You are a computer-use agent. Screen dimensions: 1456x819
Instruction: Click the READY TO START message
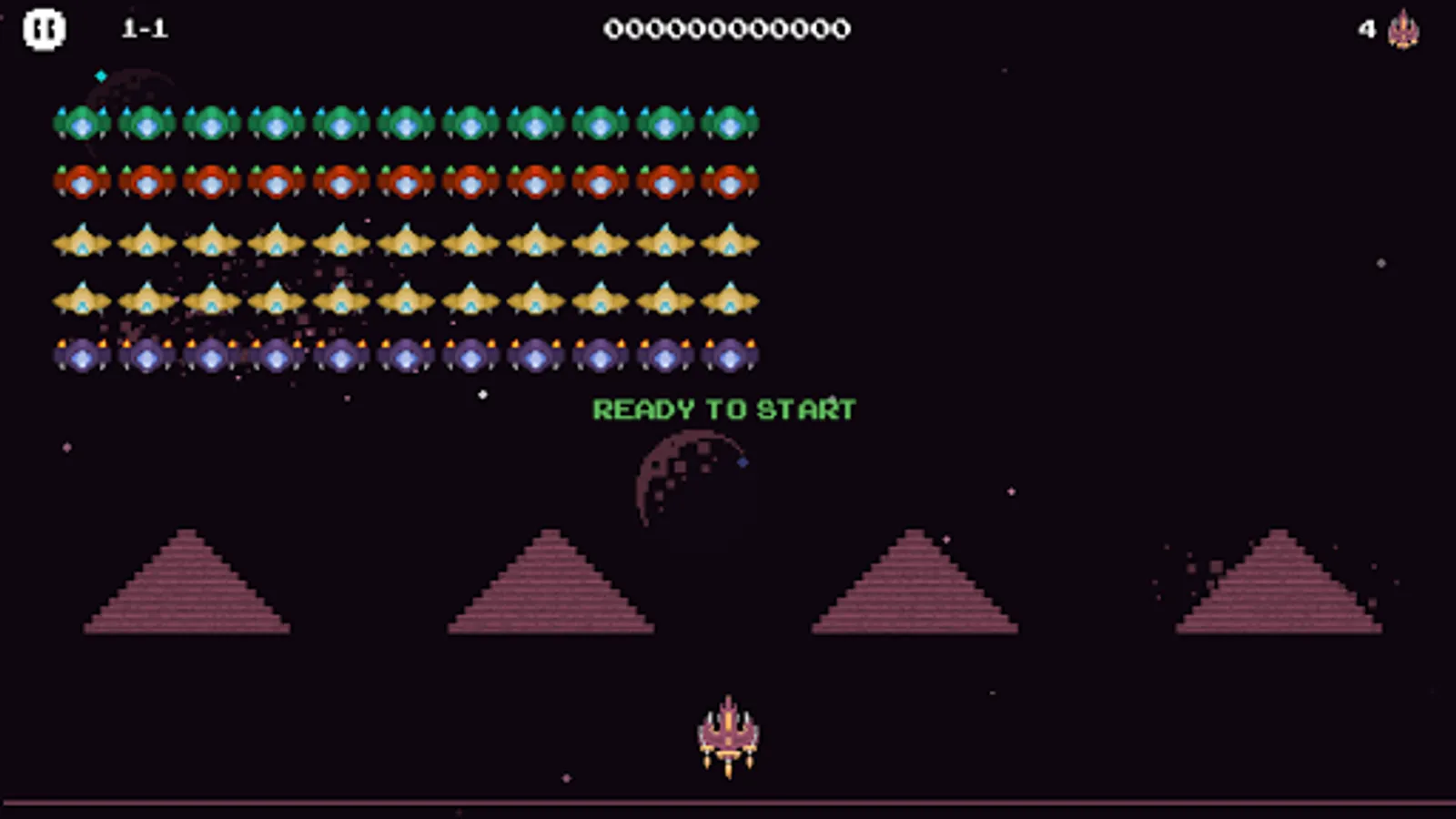coord(725,409)
